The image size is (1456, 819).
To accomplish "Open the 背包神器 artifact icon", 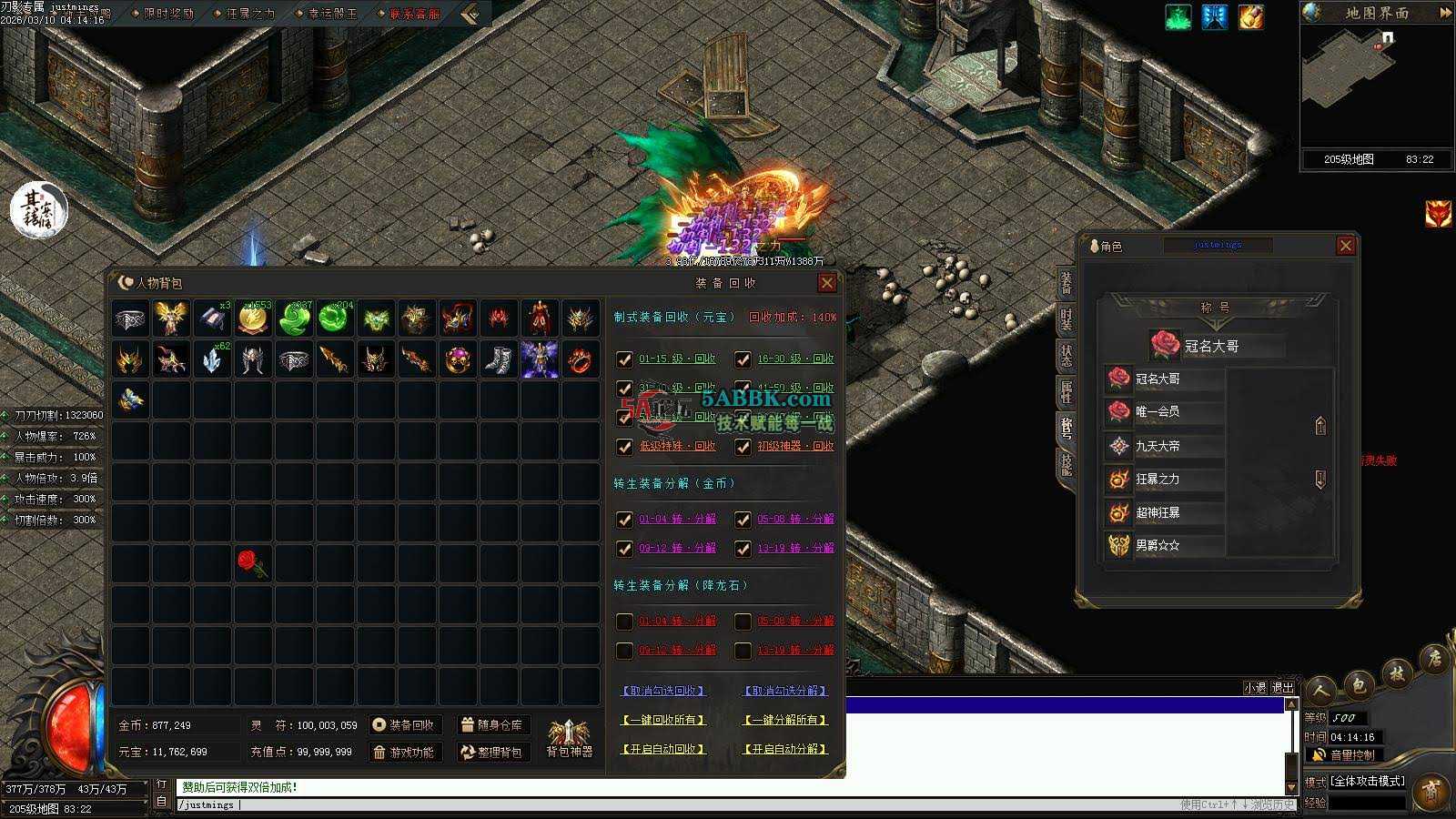I will coord(569,735).
